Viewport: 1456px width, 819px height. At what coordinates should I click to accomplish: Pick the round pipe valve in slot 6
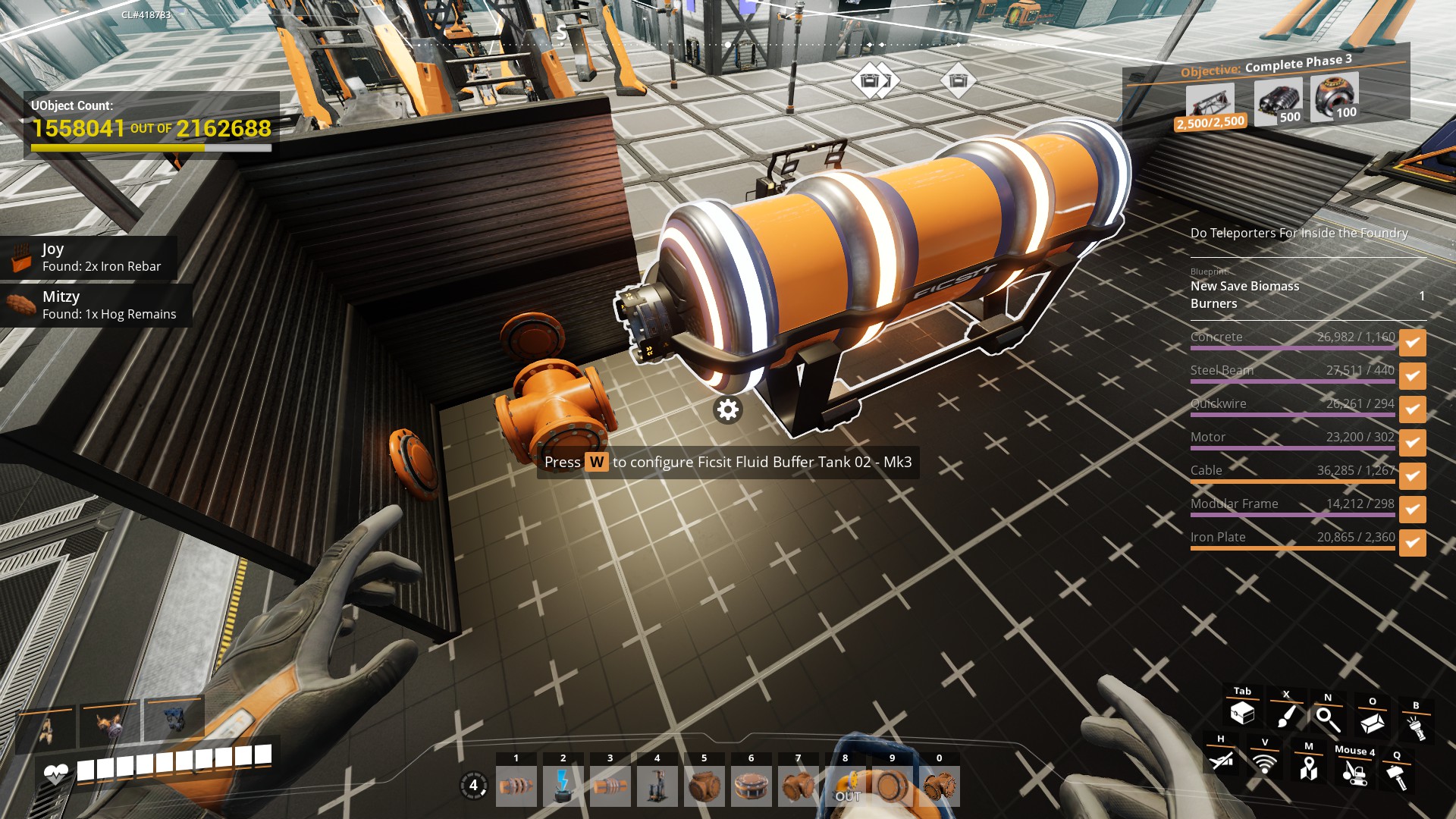point(751,786)
